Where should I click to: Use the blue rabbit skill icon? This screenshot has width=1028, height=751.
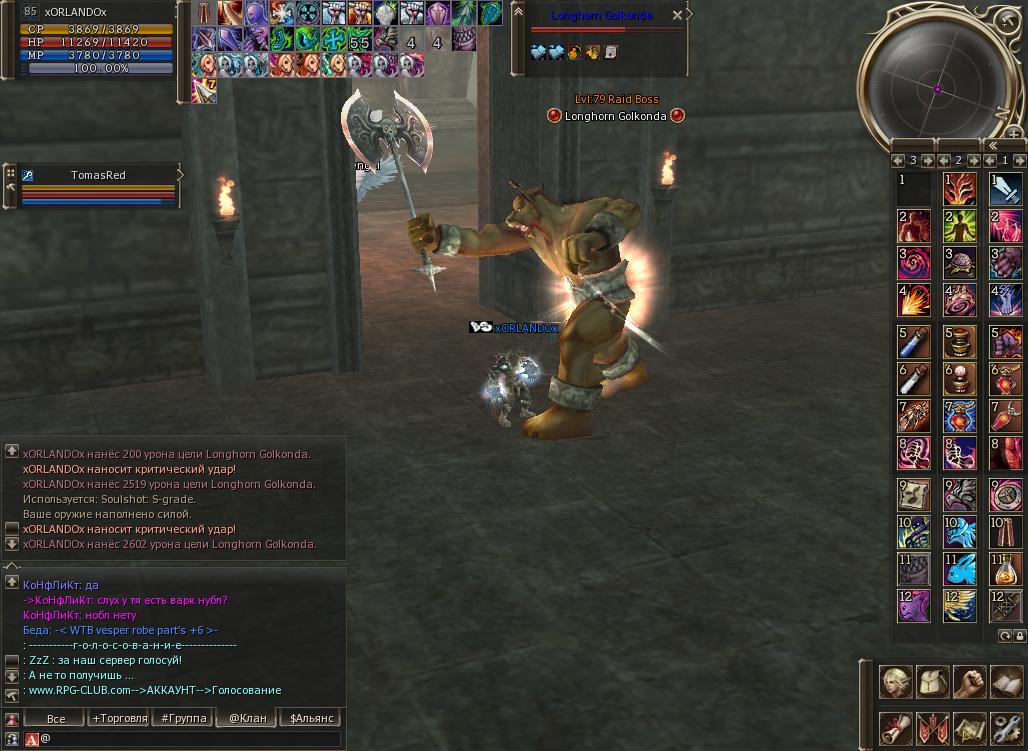[959, 568]
